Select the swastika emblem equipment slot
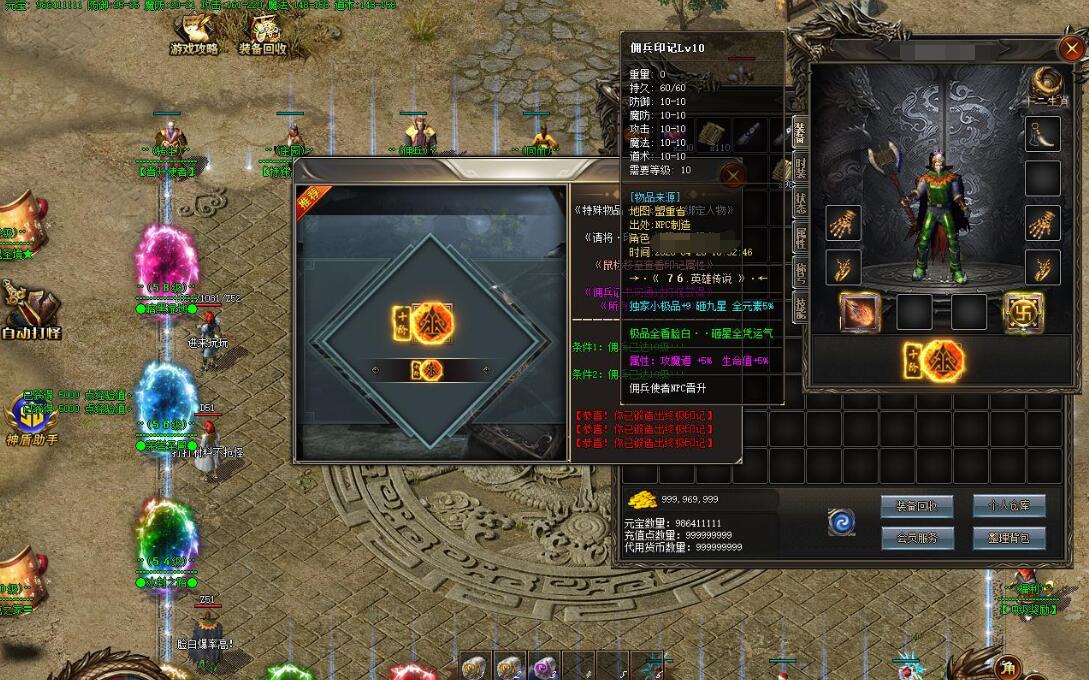This screenshot has height=680, width=1089. coord(1023,312)
